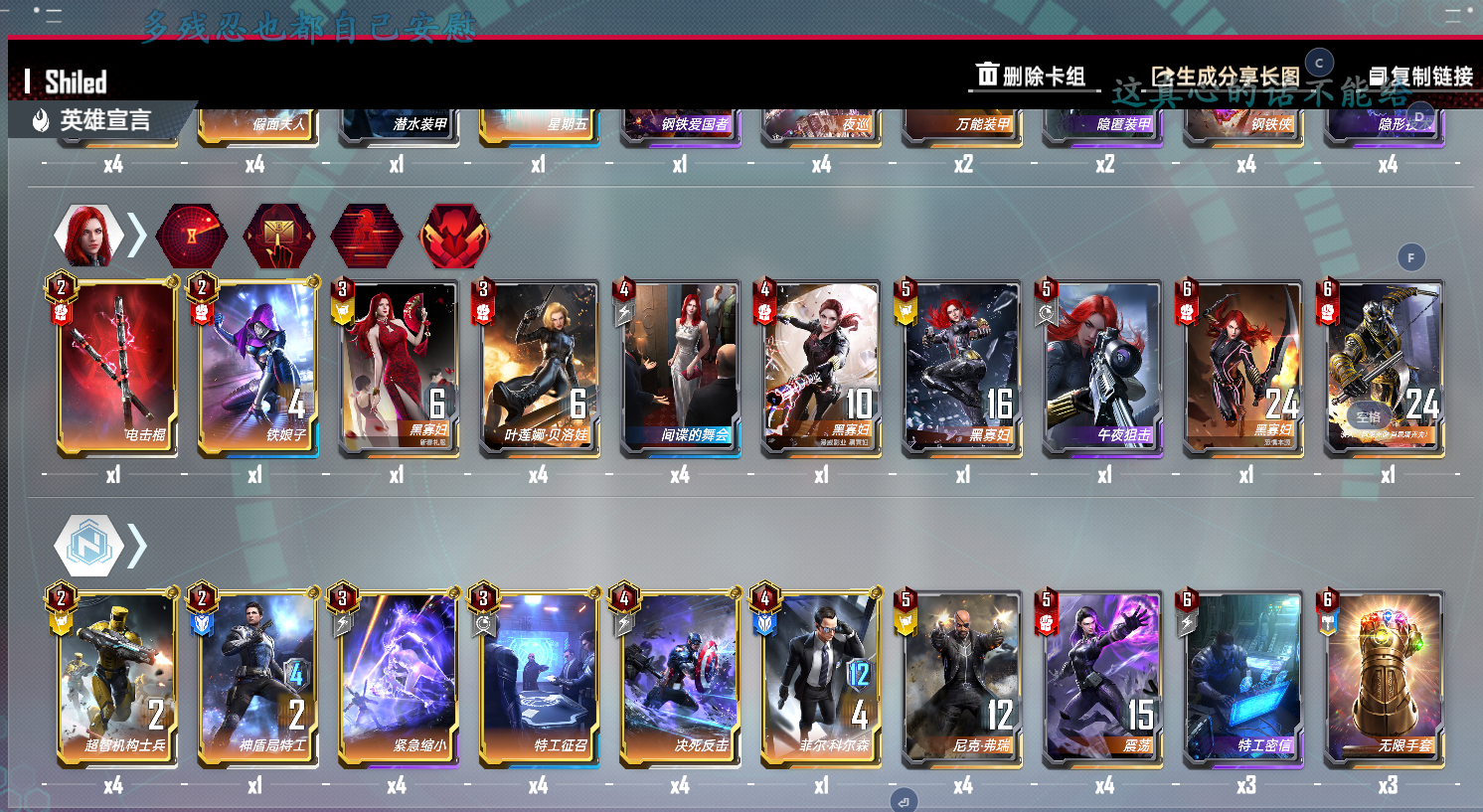The image size is (1483, 812).
Task: Toggle the C hotkey badge near 生成分享长图
Action: click(x=1318, y=62)
